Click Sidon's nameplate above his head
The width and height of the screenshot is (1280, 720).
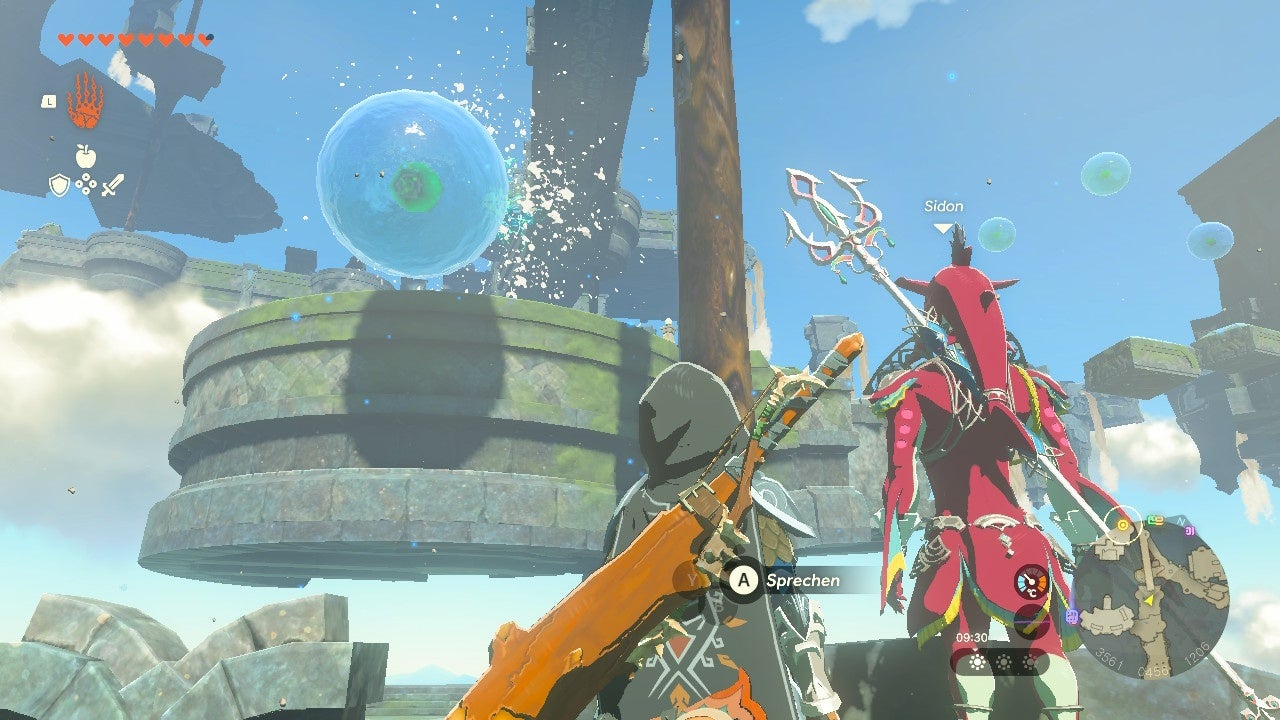tap(942, 206)
